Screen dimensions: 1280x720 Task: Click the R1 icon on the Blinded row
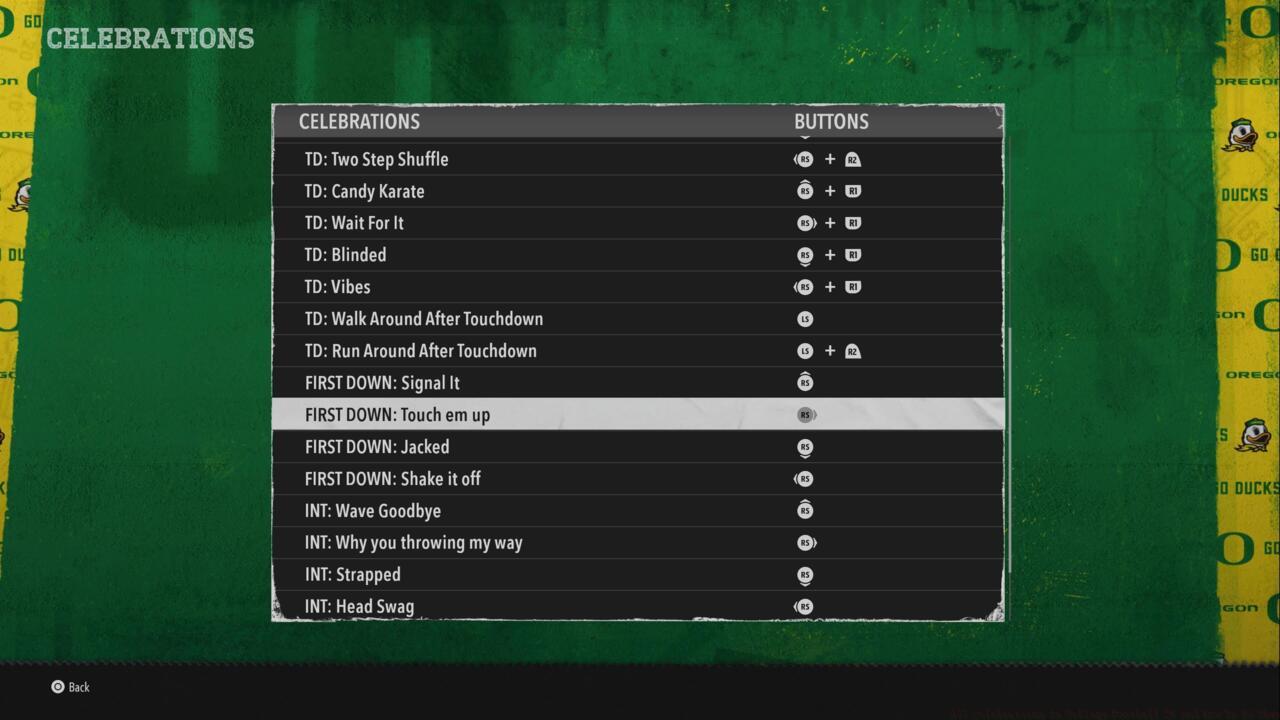852,255
